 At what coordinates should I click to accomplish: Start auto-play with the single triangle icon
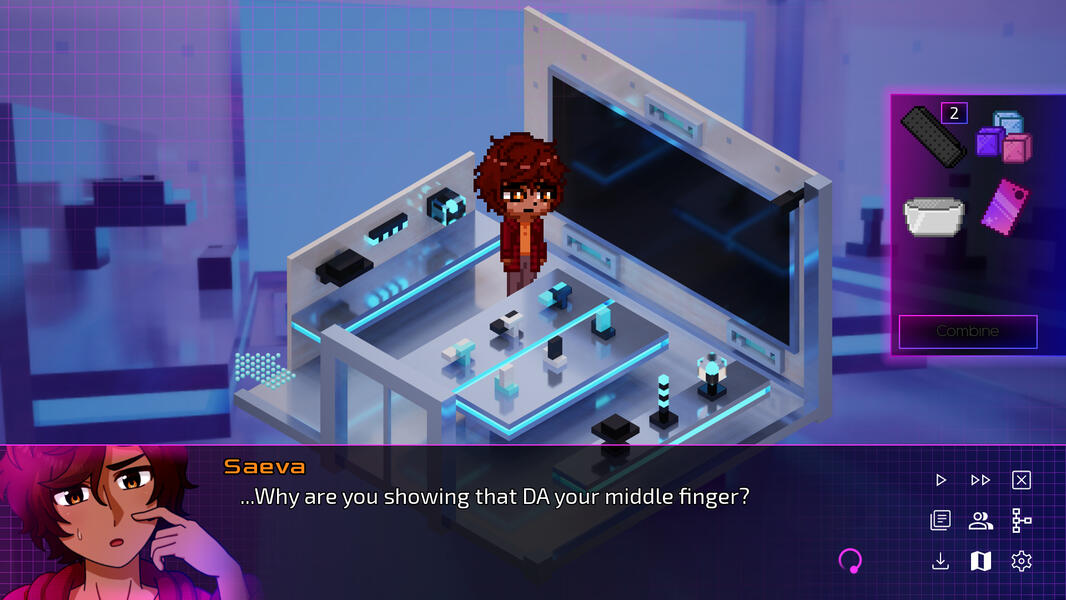tap(940, 480)
